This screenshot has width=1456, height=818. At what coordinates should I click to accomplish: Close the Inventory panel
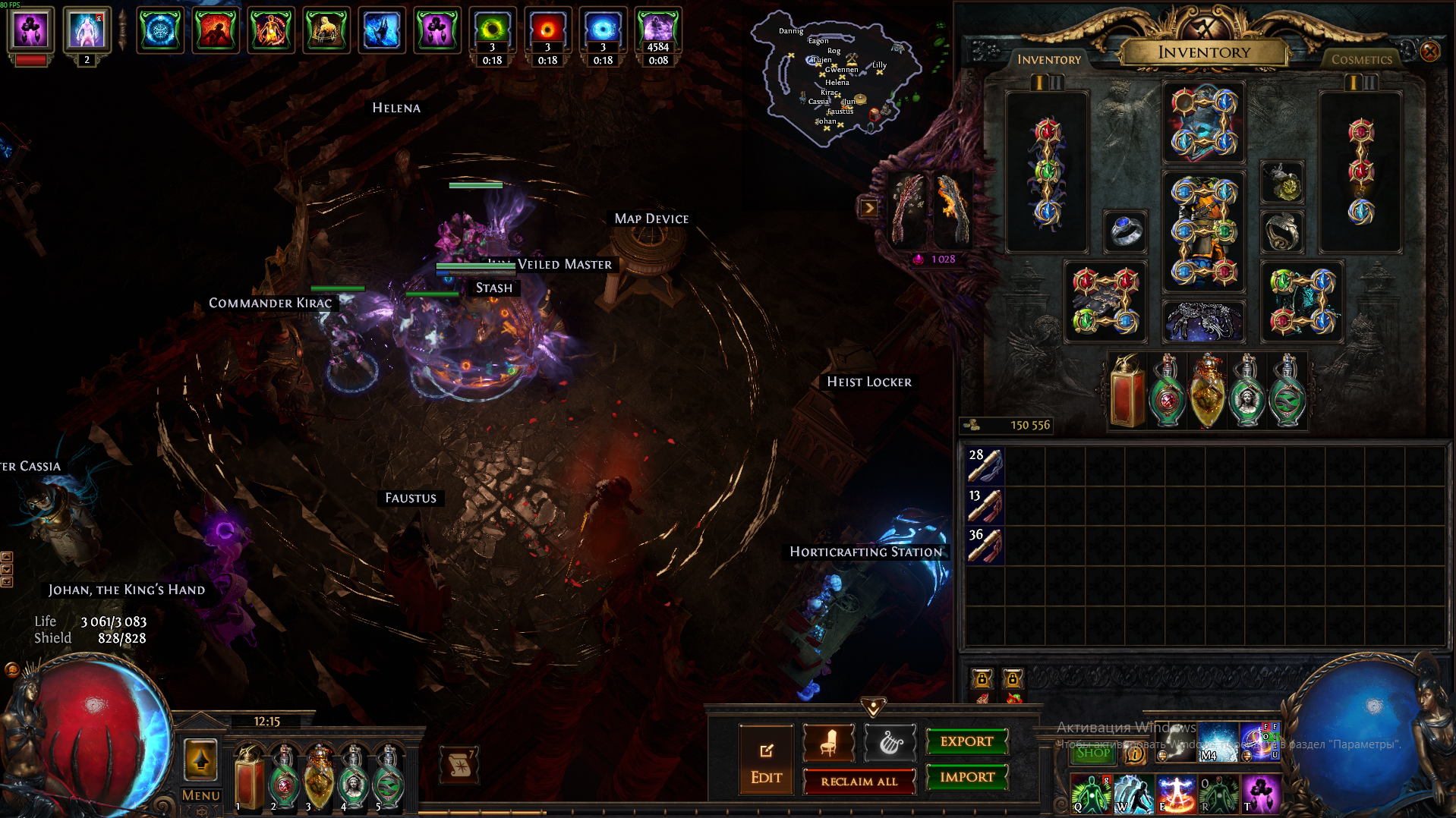(1429, 52)
